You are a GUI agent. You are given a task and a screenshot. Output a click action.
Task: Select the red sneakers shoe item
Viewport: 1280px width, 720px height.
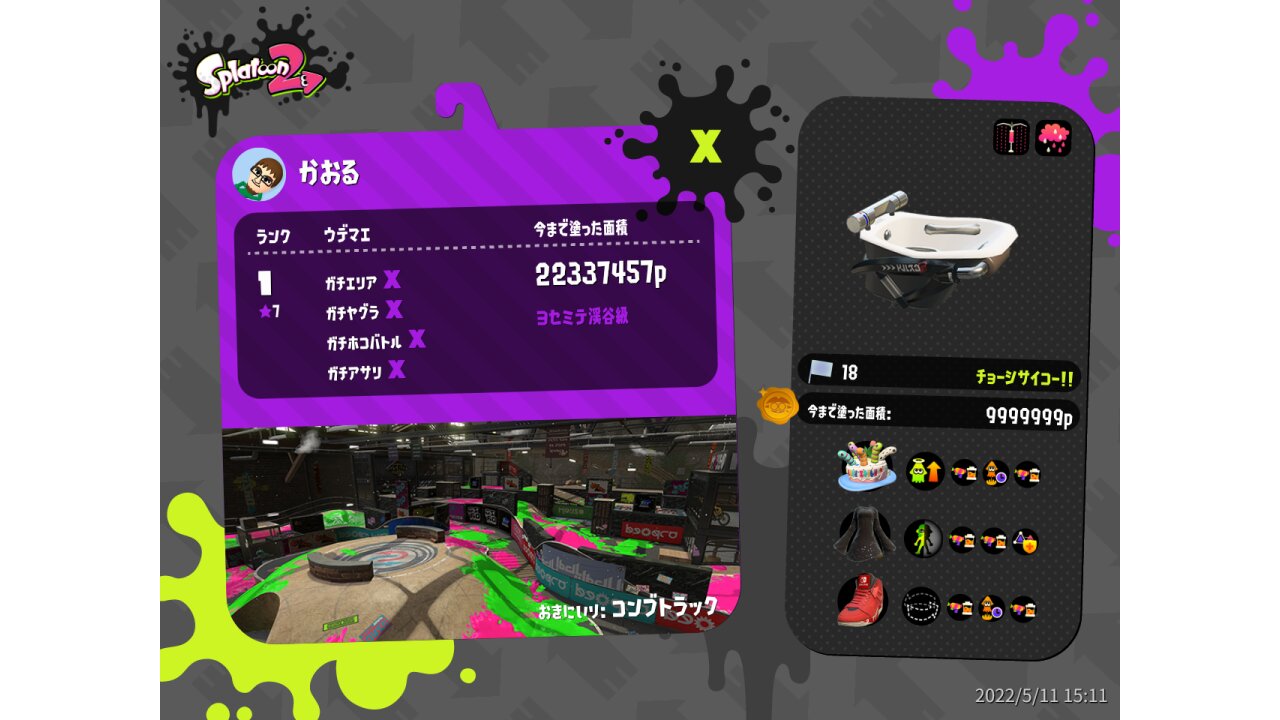tap(863, 602)
